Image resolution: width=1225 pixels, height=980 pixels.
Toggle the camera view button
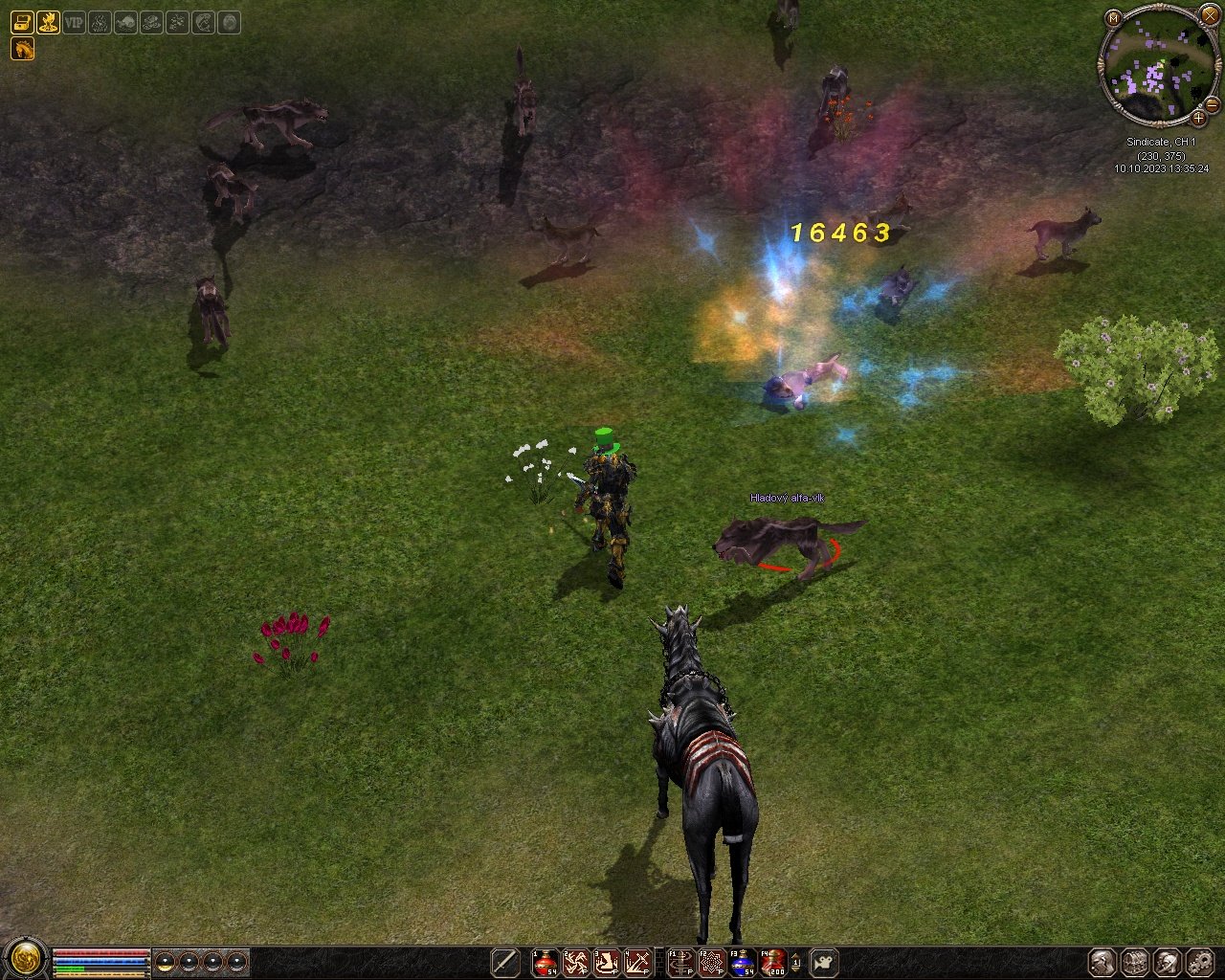pos(824,962)
